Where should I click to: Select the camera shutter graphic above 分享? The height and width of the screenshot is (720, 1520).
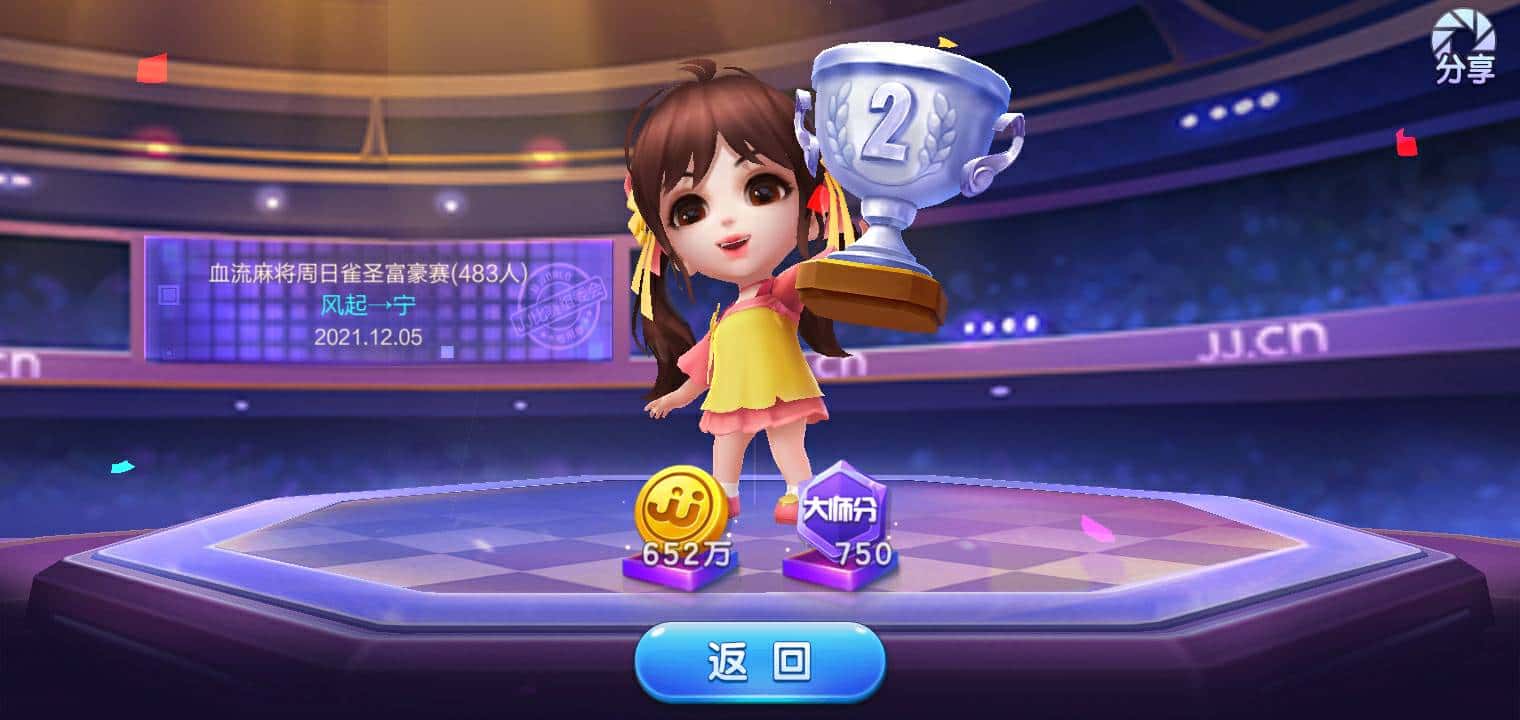(x=1463, y=30)
